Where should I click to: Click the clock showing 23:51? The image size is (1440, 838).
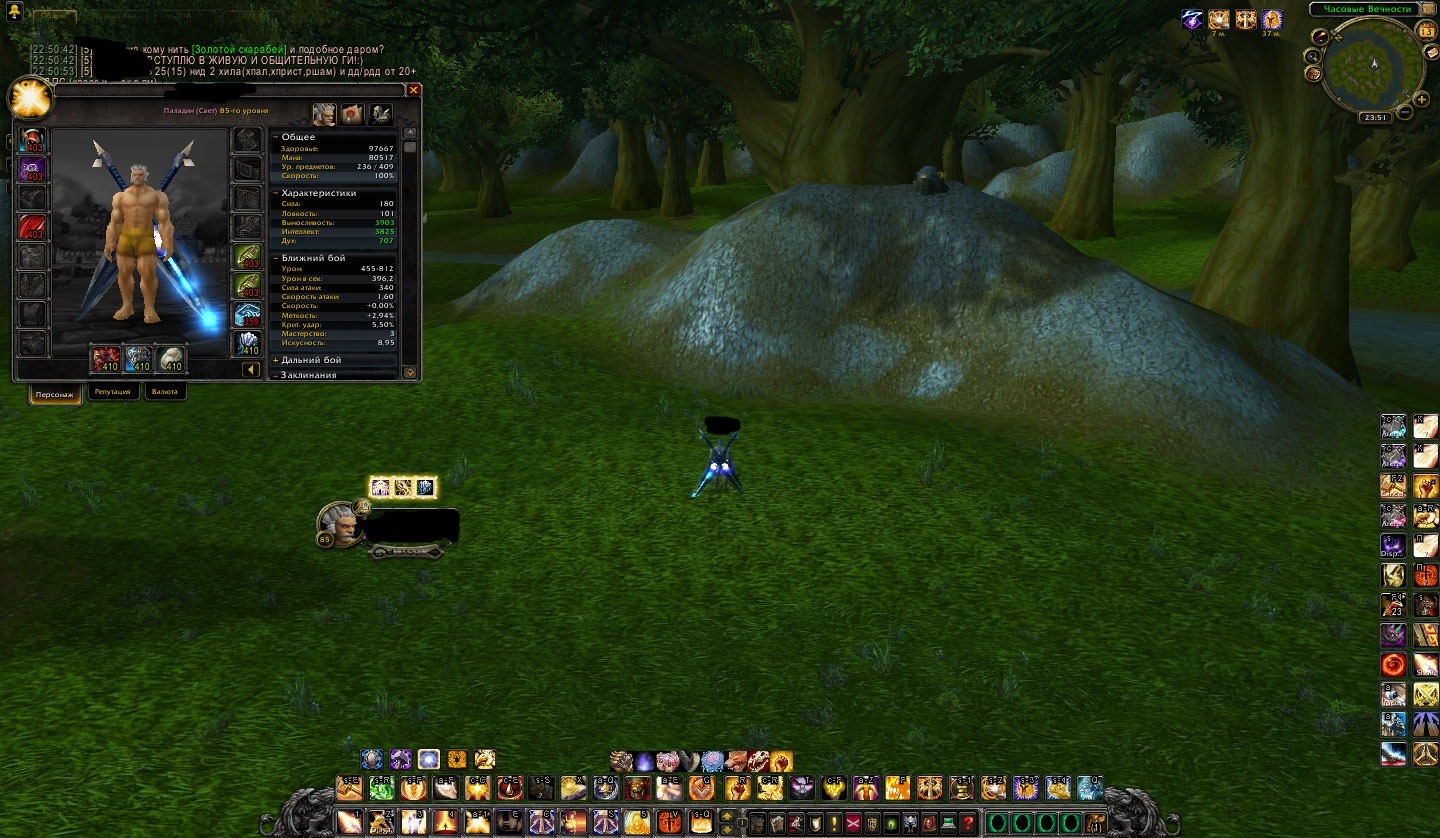pos(1374,118)
